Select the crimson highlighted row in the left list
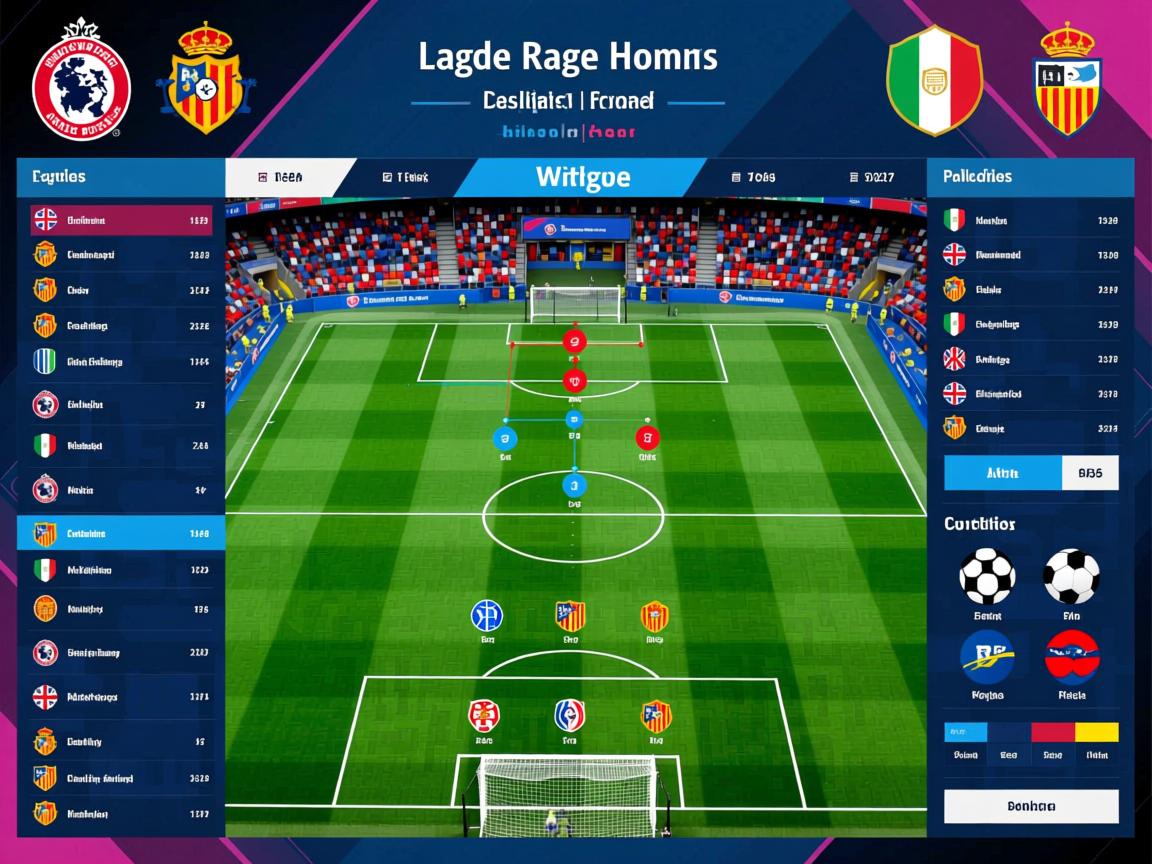 122,220
